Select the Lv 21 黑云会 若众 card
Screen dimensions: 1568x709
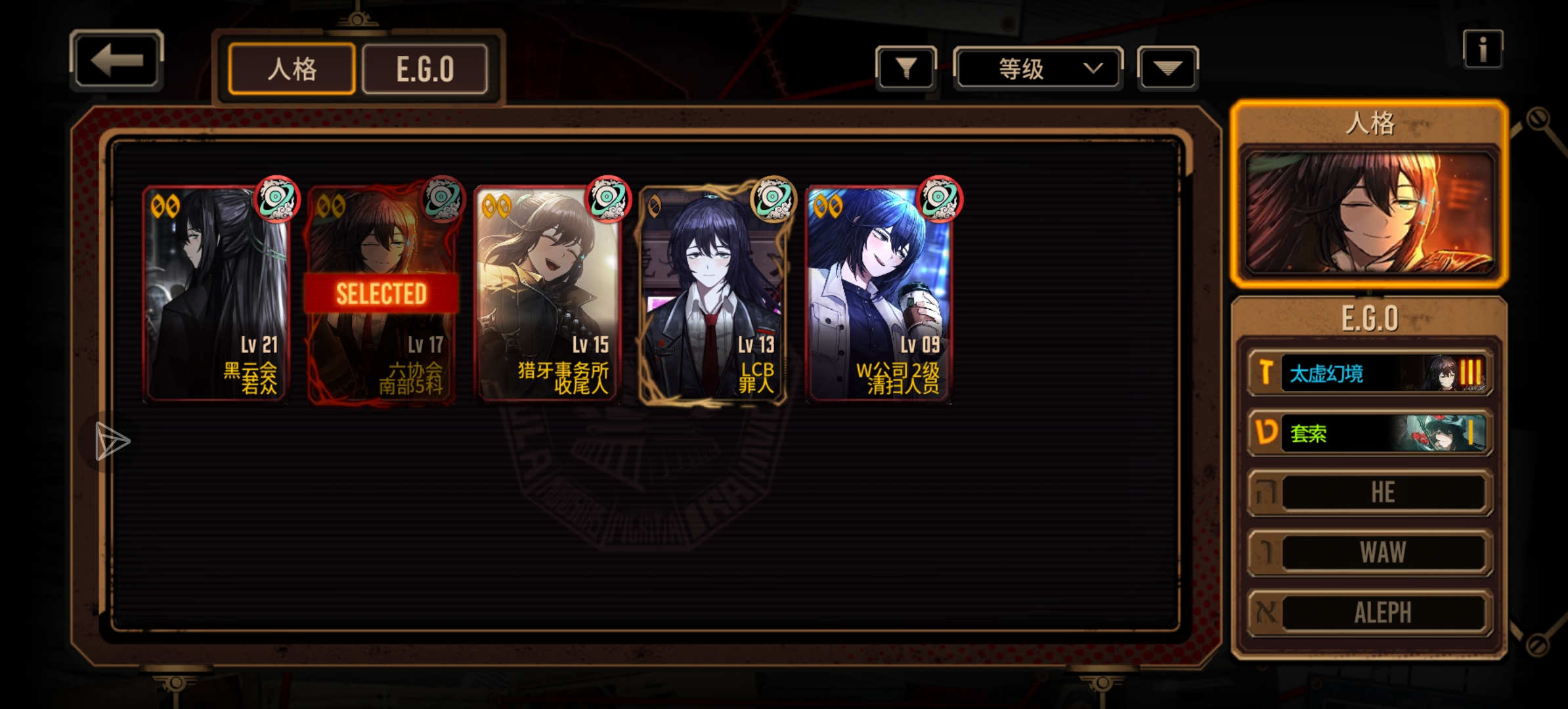point(216,294)
